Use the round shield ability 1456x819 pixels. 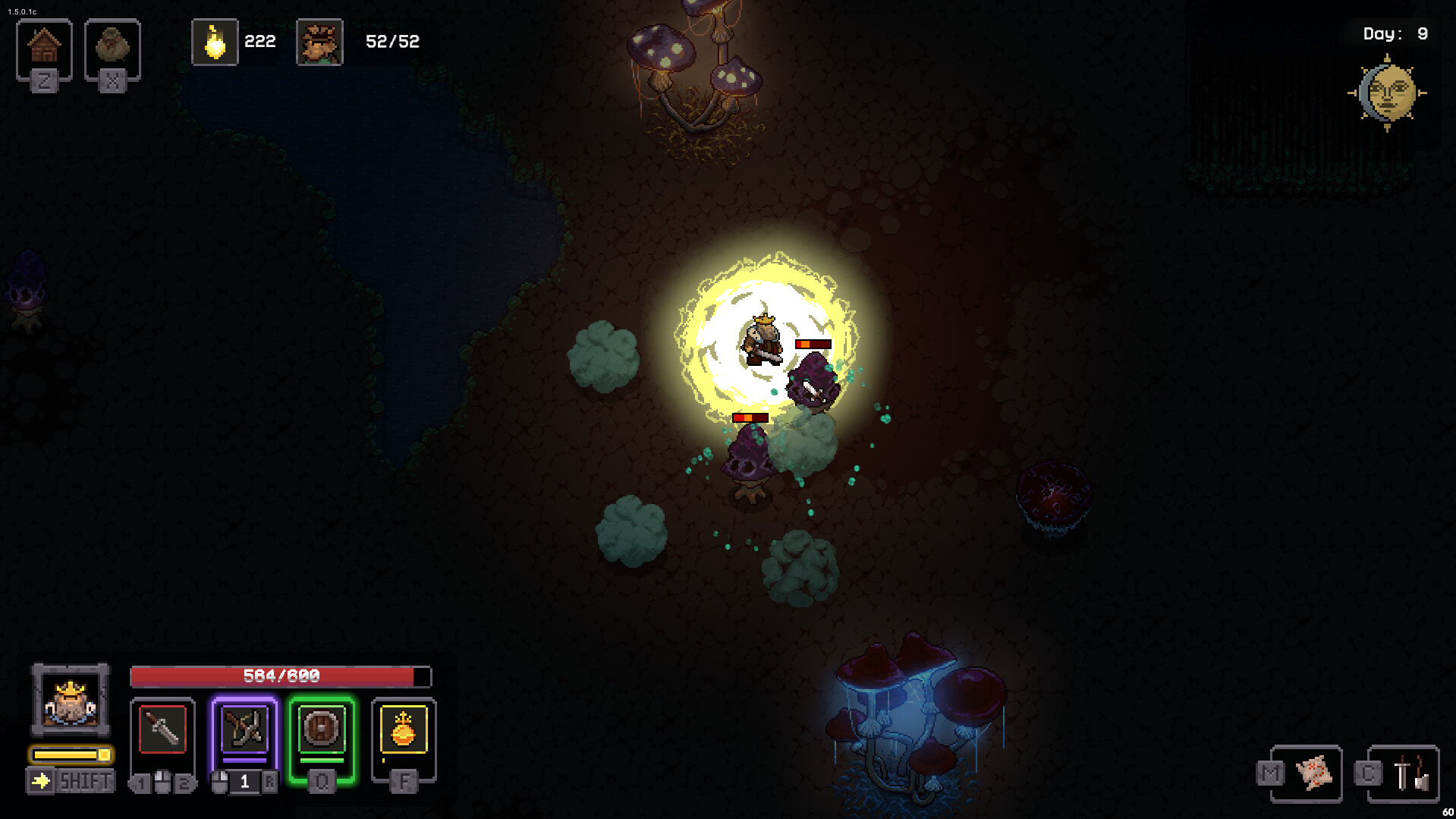pyautogui.click(x=322, y=730)
